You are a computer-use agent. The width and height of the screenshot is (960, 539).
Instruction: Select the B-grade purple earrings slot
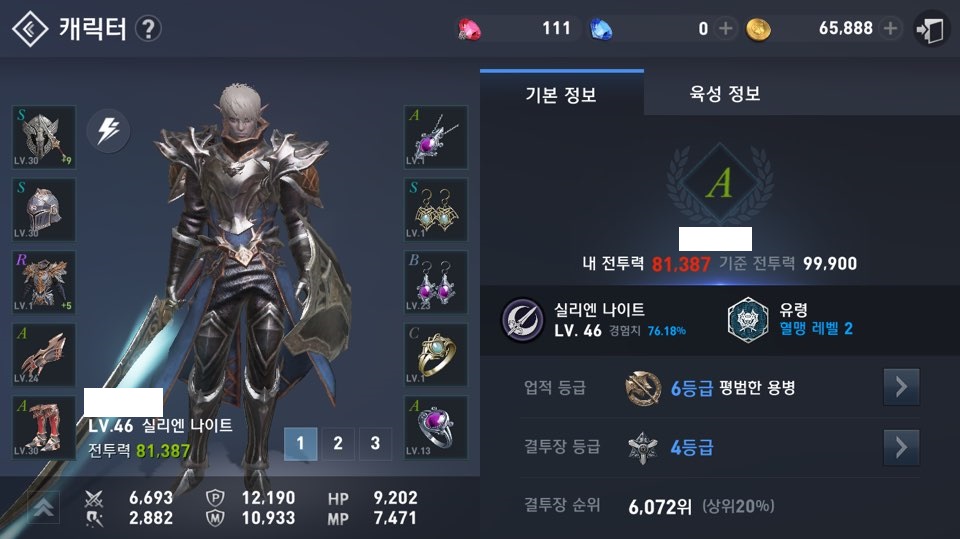(x=436, y=282)
